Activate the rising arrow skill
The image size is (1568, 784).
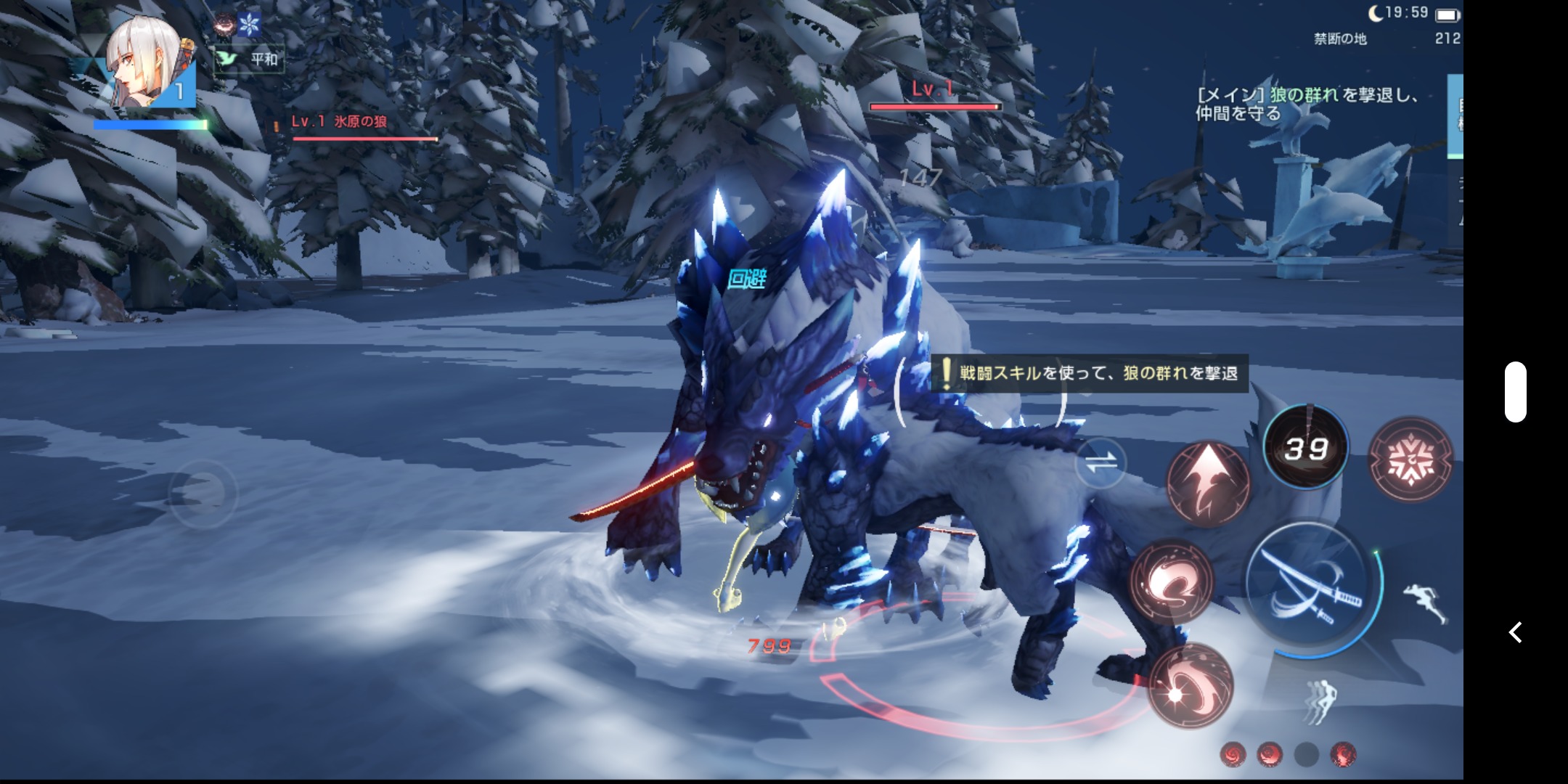point(1207,482)
